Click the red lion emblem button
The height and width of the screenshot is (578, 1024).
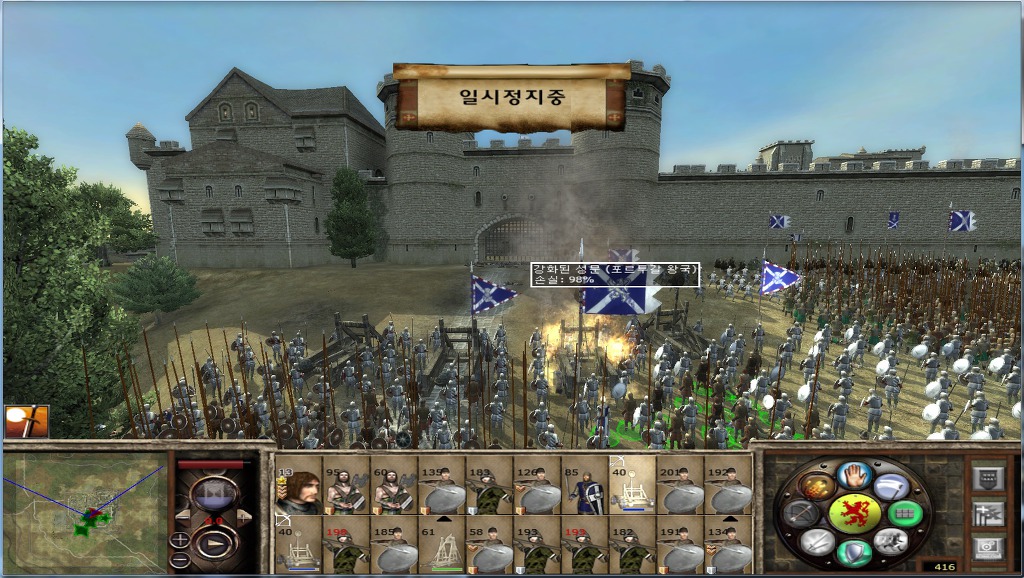tap(853, 512)
